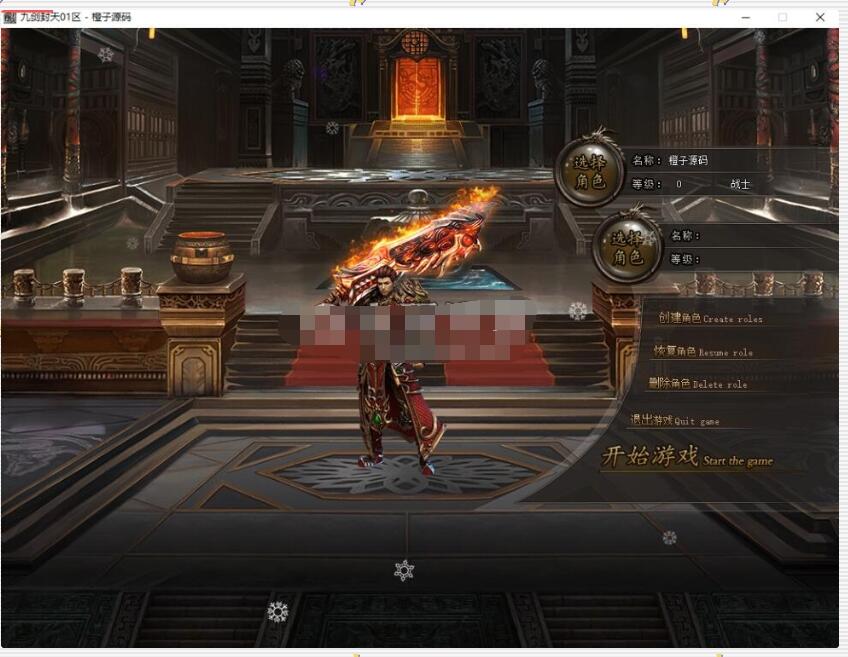Select Delete role (删除角色)
Viewport: 848px width, 657px height.
click(x=697, y=384)
